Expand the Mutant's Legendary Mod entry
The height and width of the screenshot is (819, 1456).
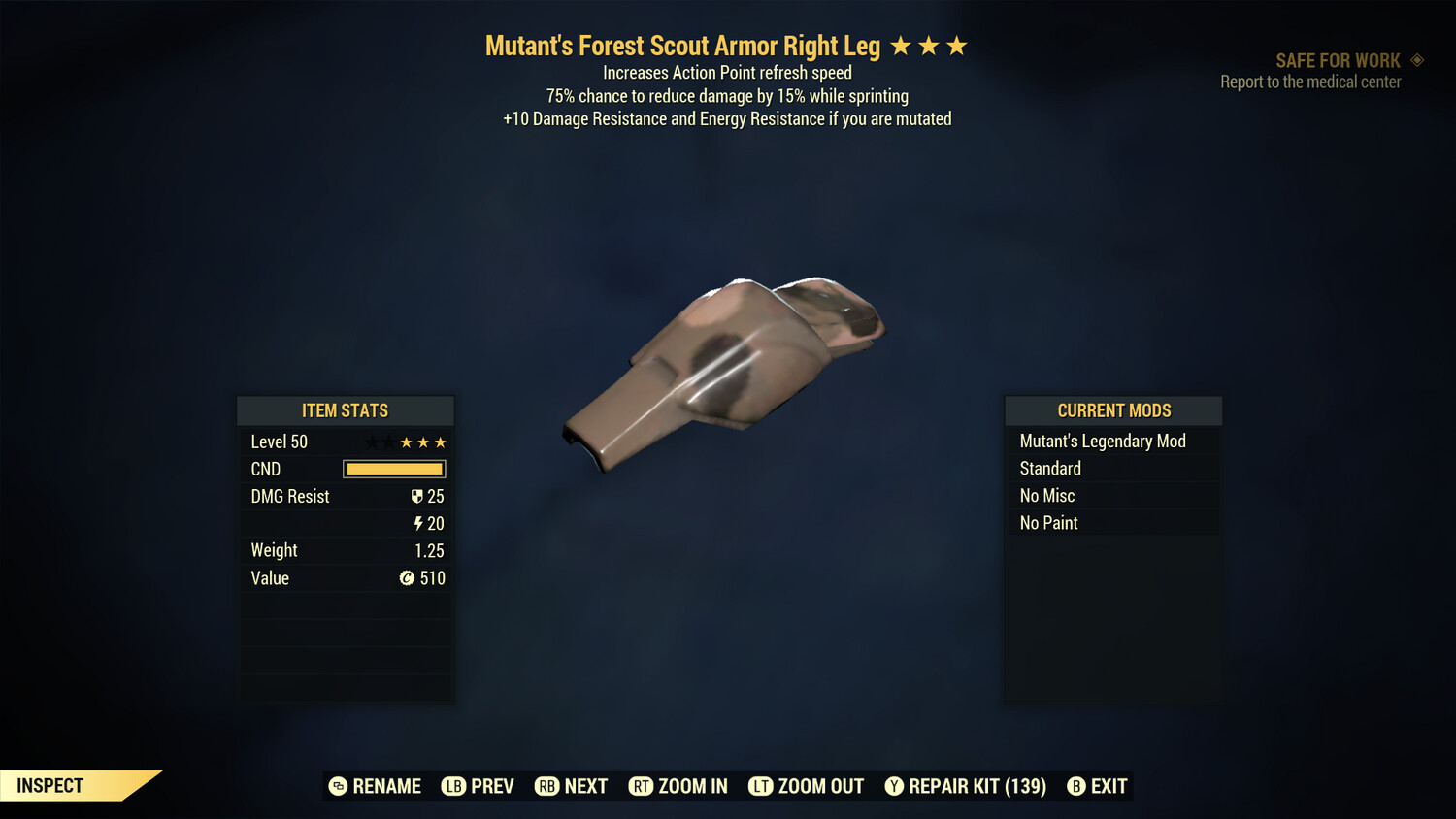point(1103,441)
